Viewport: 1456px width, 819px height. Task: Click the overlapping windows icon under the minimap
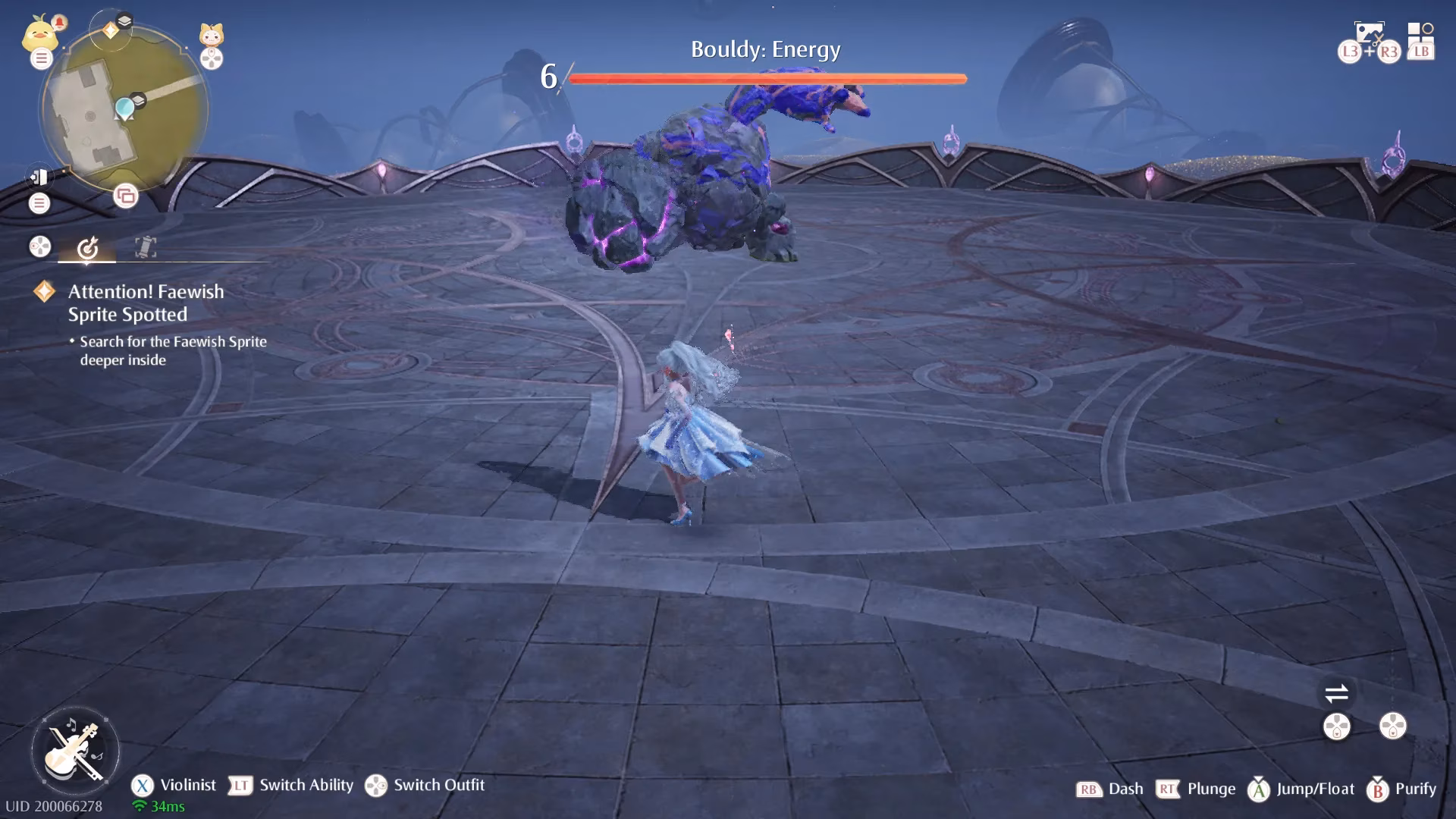tap(124, 196)
